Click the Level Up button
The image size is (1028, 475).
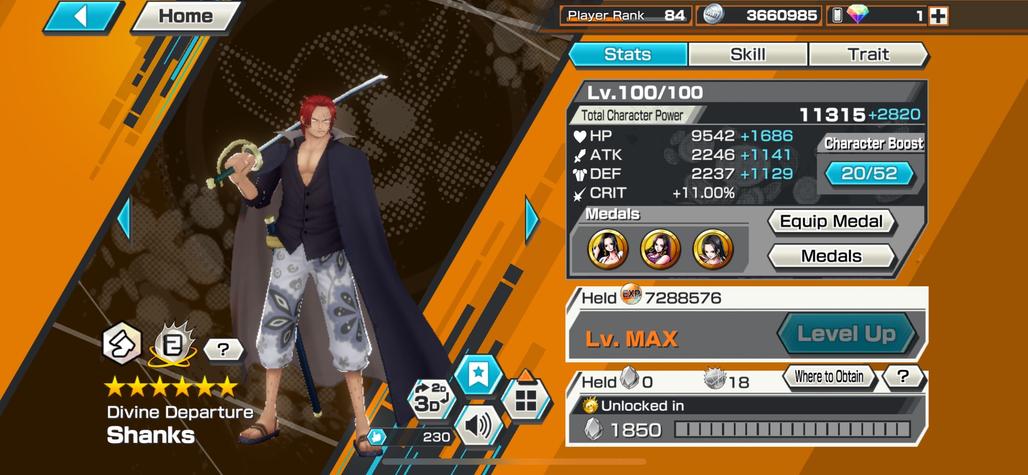pyautogui.click(x=845, y=334)
